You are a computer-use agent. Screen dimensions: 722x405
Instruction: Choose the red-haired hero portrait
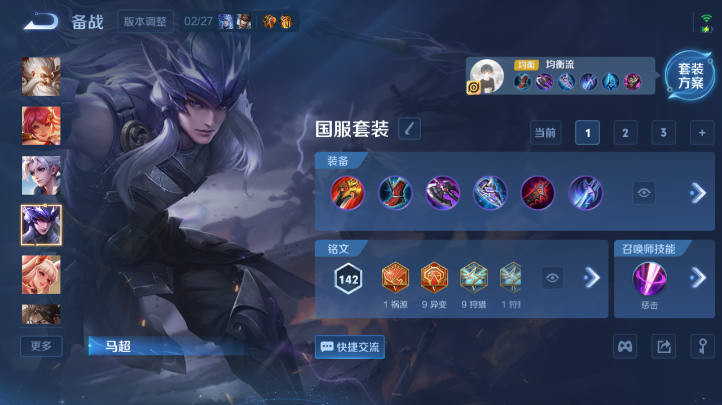click(41, 126)
